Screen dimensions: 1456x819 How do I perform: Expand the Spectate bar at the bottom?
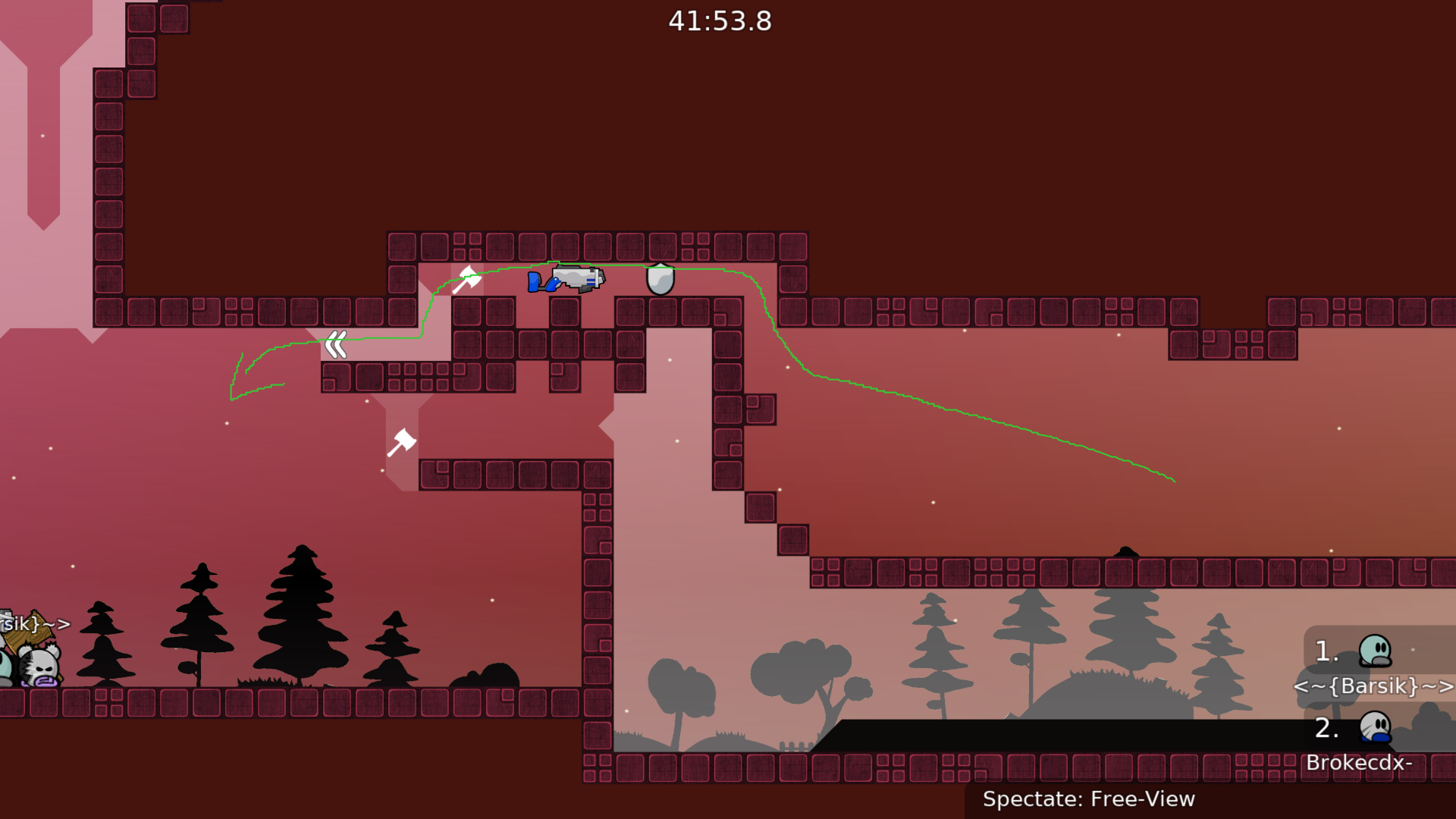pyautogui.click(x=1088, y=799)
